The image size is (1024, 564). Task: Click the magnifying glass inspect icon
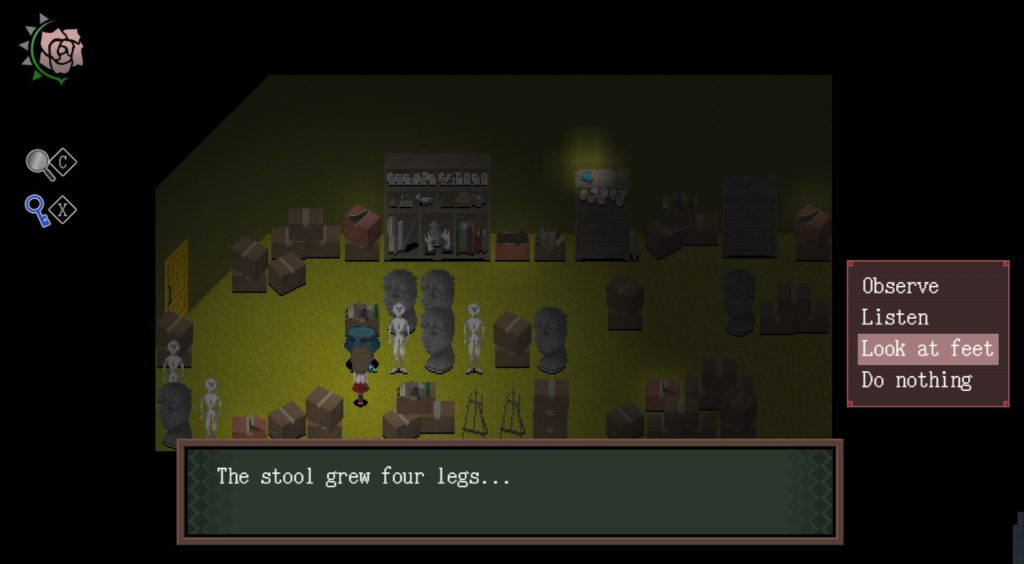pos(39,162)
